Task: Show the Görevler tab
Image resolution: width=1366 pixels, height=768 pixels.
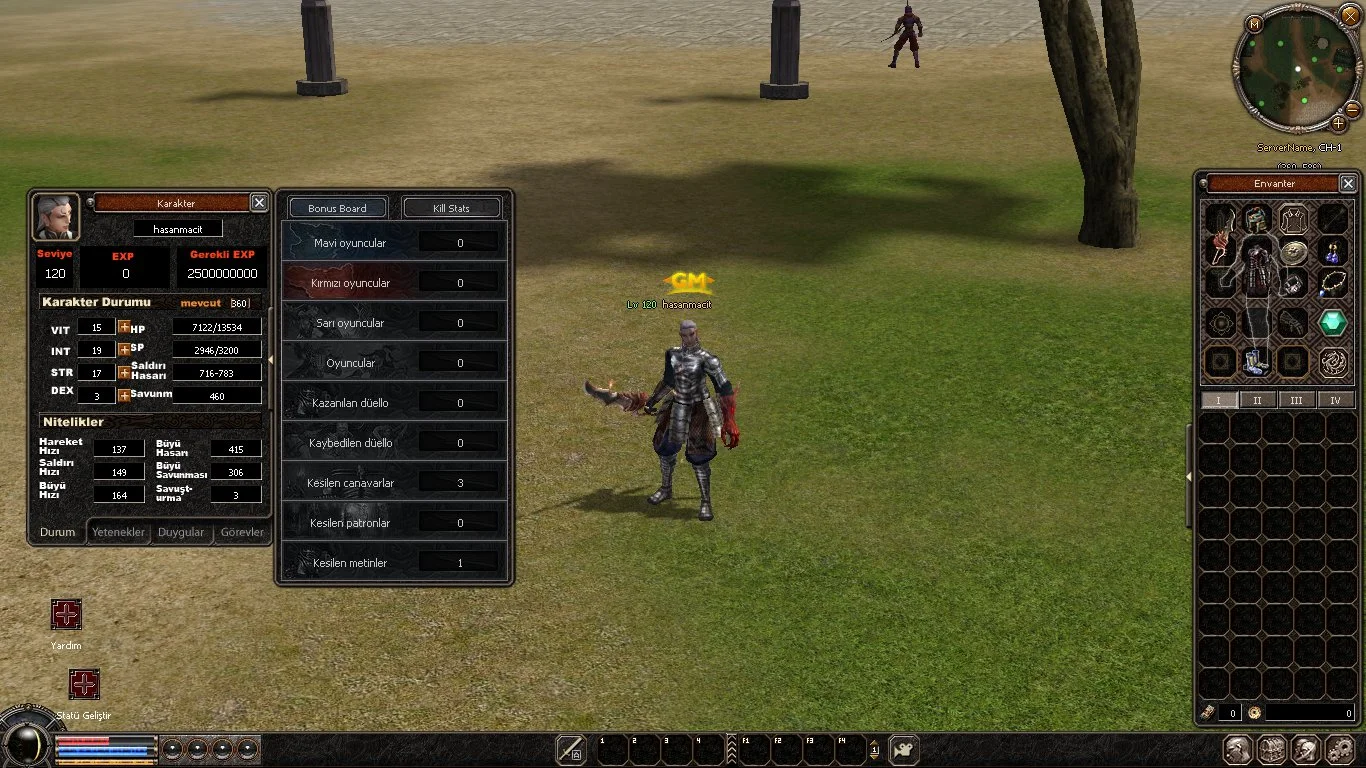Action: tap(242, 532)
